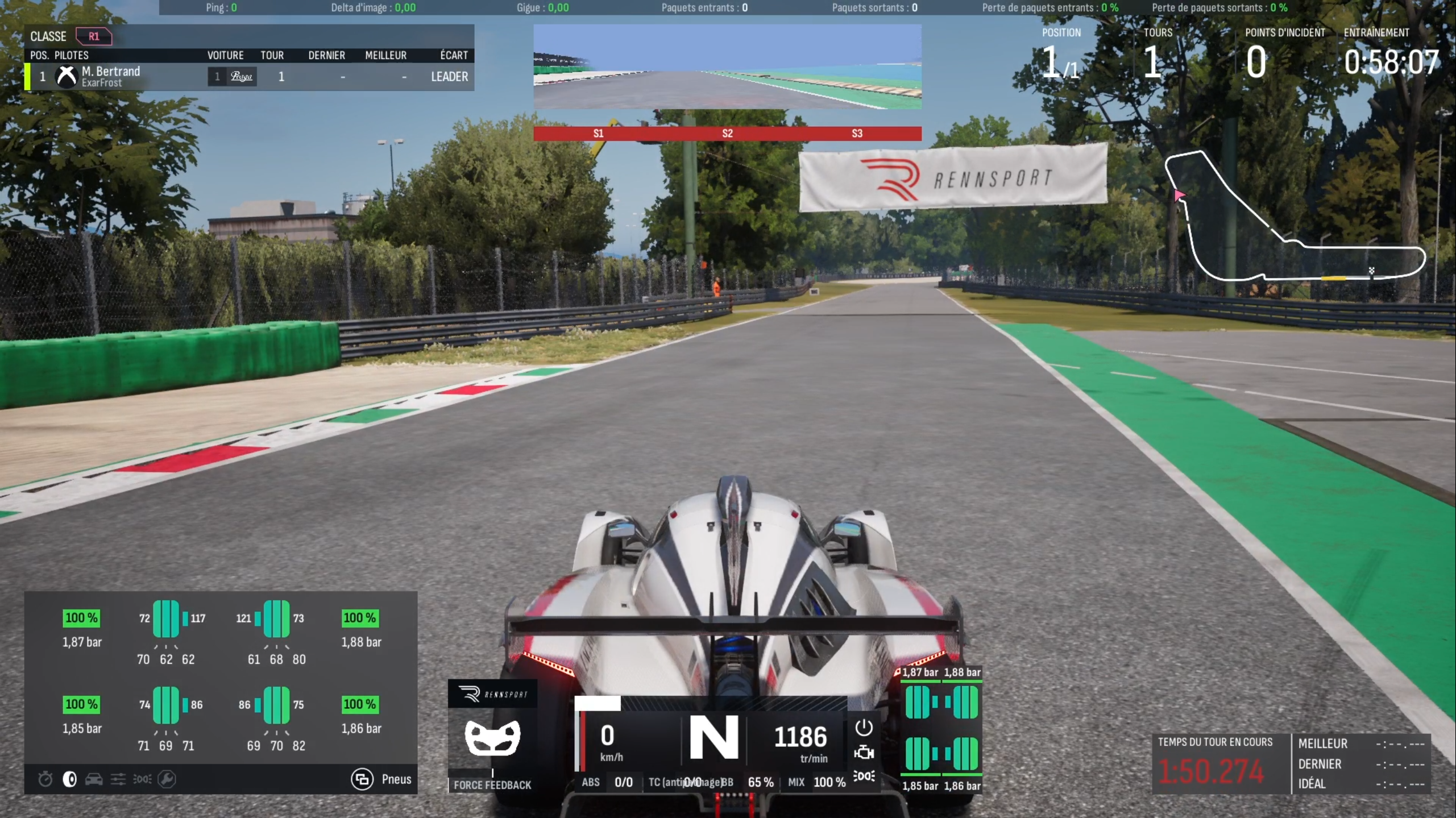Click the Force Feedback steering wheel widget
This screenshot has width=1456, height=818.
492,737
